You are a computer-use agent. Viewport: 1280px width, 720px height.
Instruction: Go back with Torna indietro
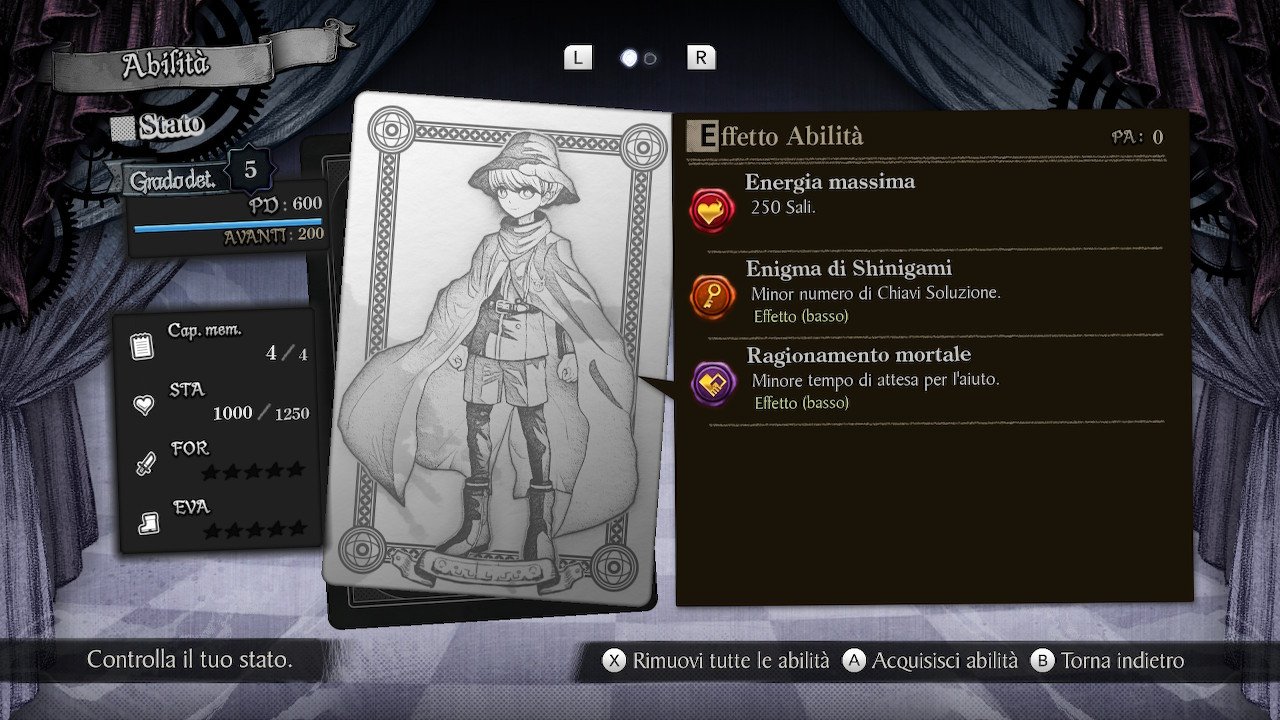coord(1109,661)
